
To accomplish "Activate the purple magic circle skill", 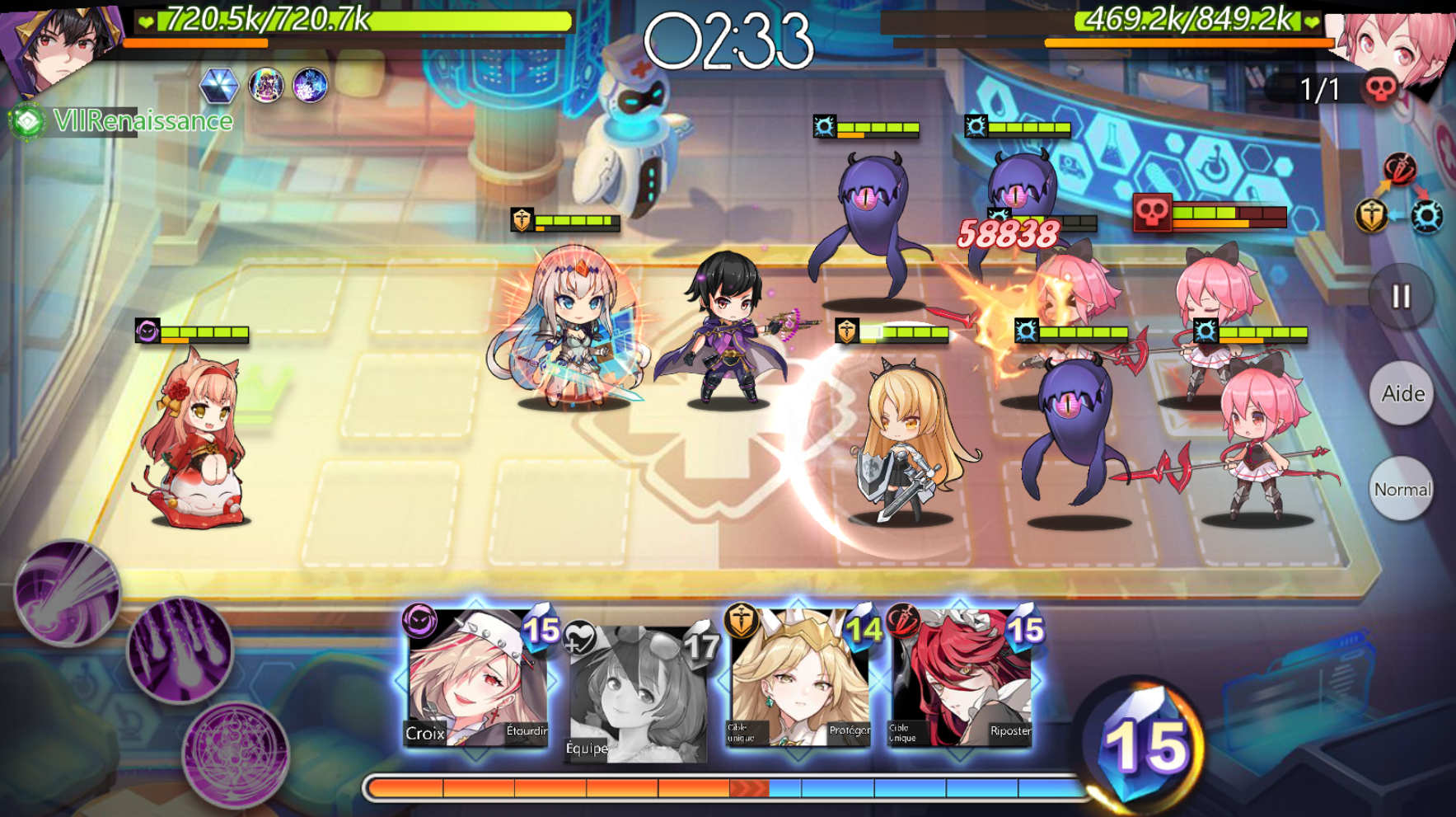I will click(x=236, y=754).
